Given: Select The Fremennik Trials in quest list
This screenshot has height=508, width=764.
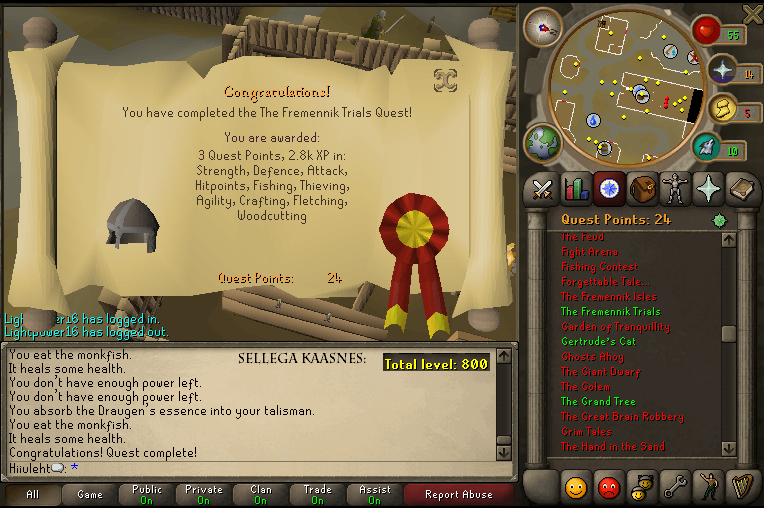Looking at the screenshot, I should (x=610, y=312).
